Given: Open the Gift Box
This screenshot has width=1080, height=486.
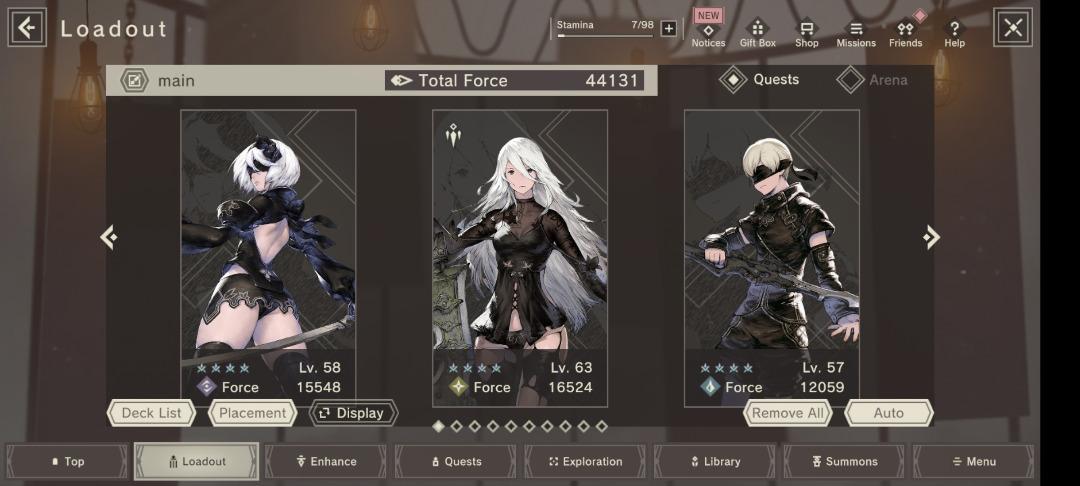Looking at the screenshot, I should 757,34.
